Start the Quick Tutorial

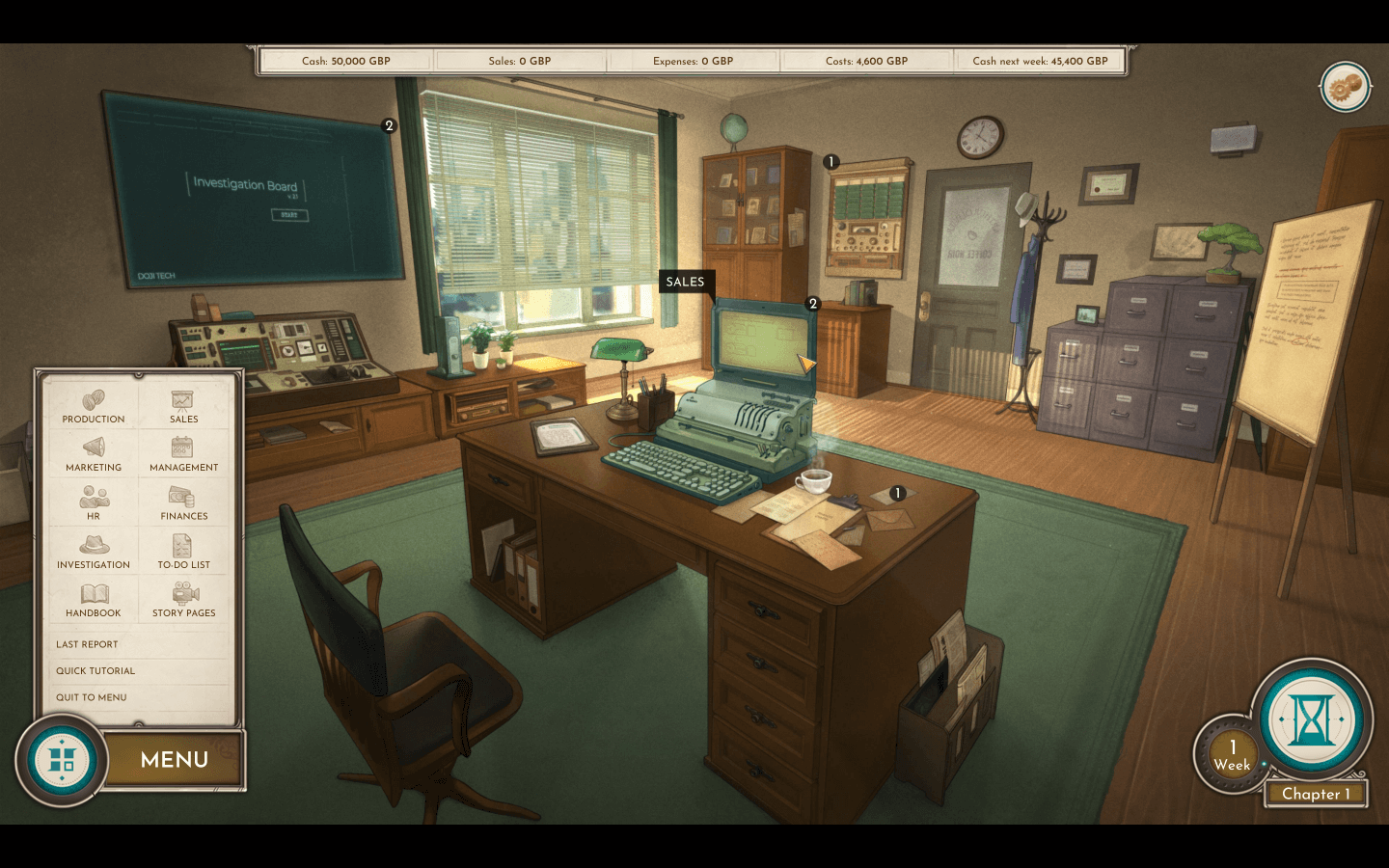[95, 671]
